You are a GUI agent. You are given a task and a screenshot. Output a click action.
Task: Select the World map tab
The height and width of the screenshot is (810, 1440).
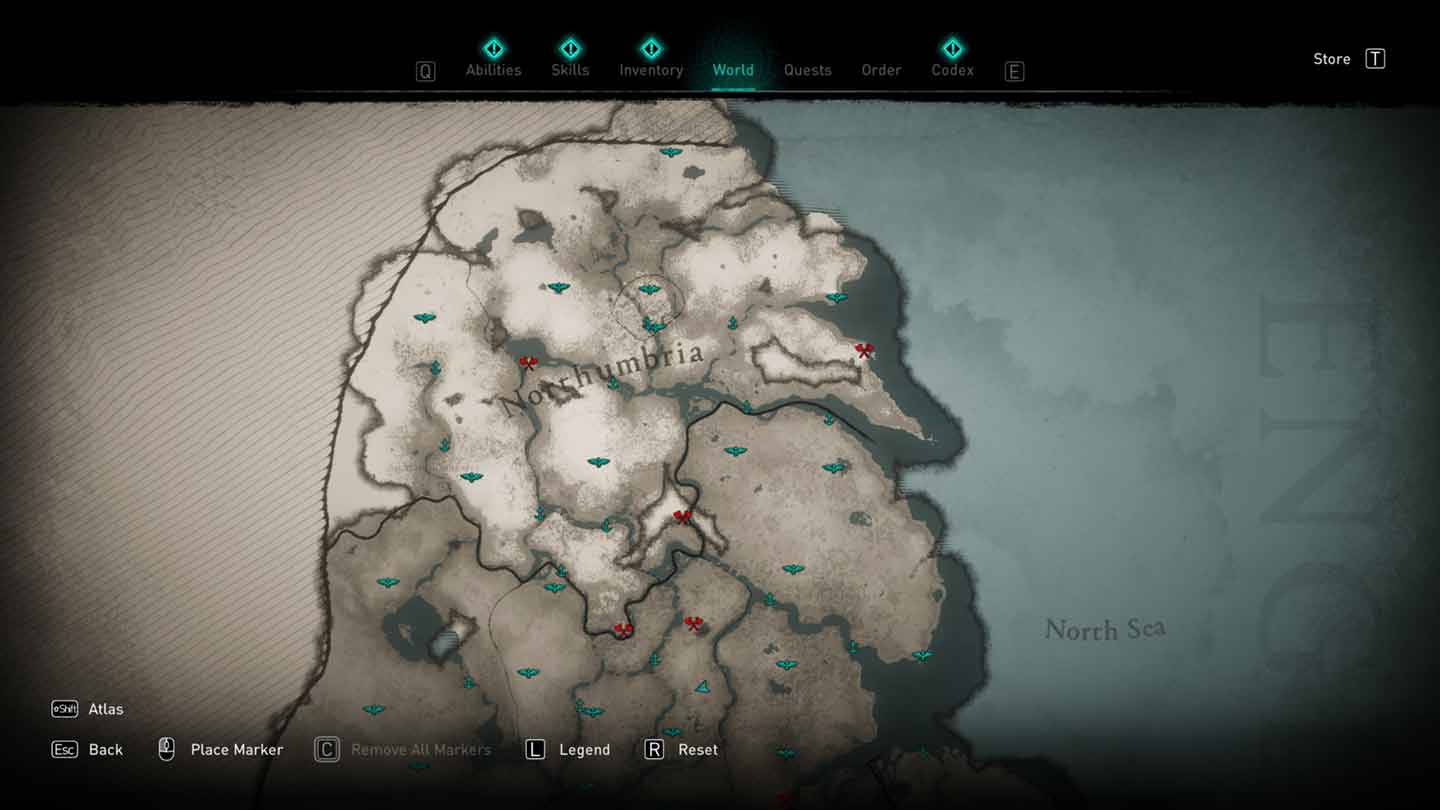[733, 70]
